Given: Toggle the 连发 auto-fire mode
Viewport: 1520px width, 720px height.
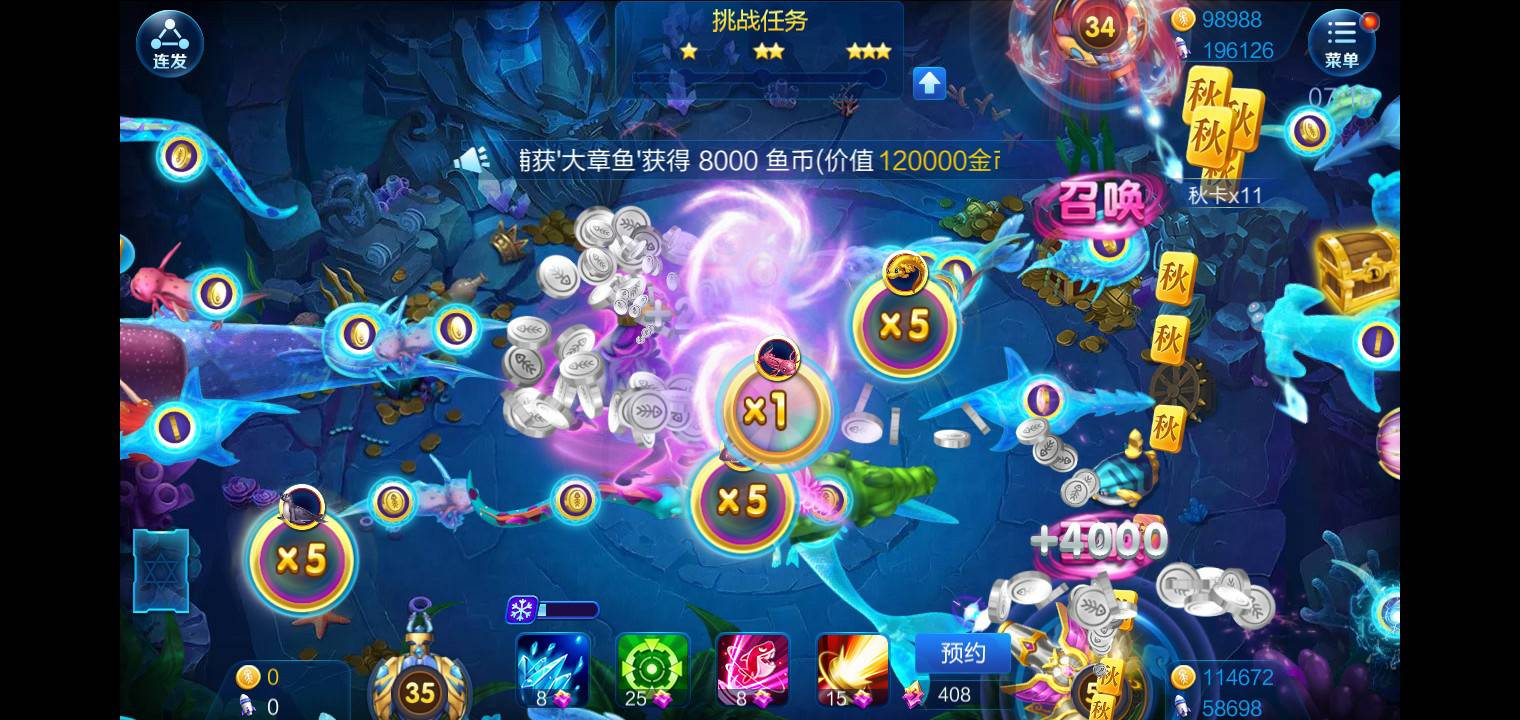Looking at the screenshot, I should coord(169,42).
